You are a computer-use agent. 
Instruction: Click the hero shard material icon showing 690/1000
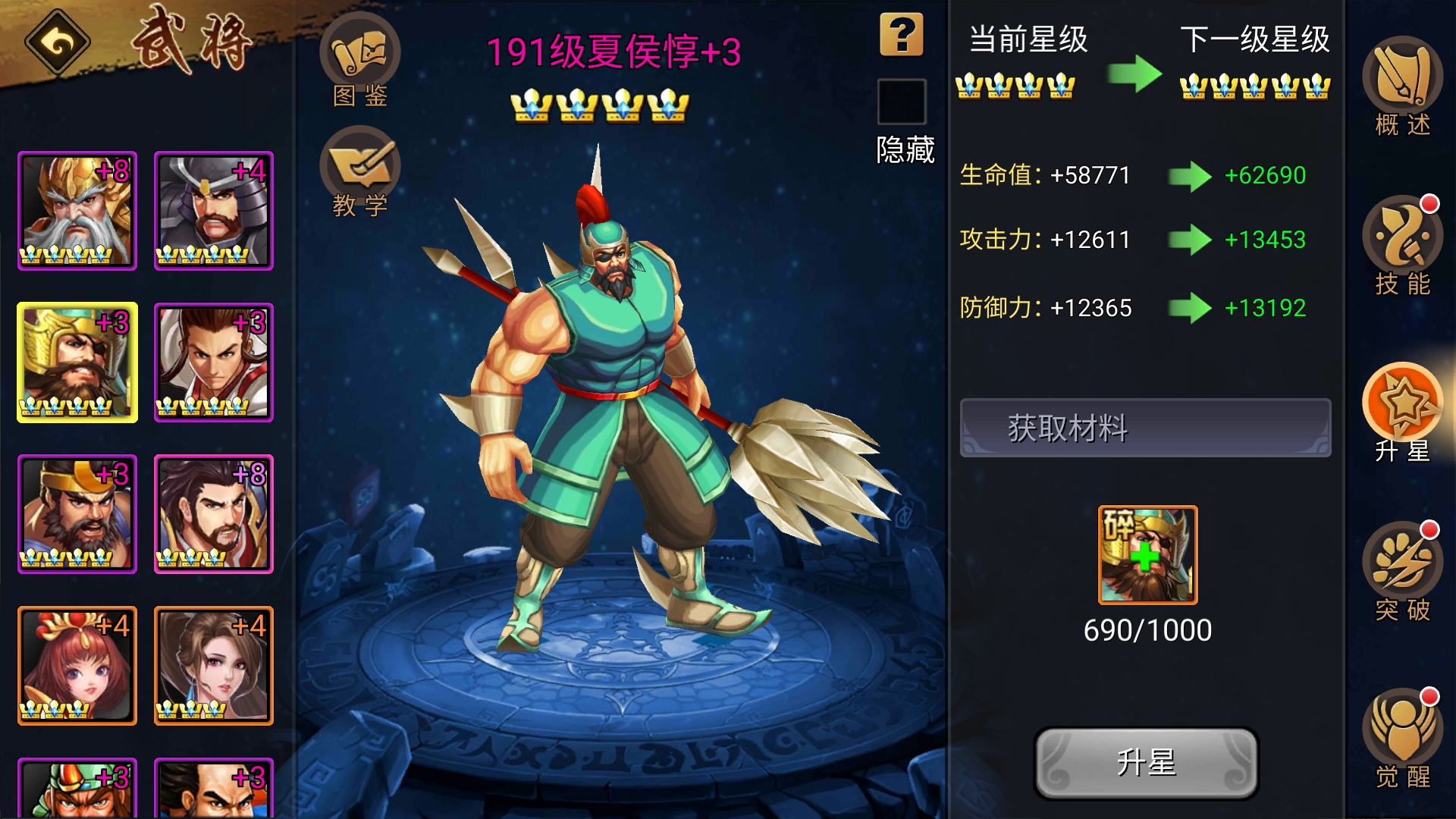tap(1147, 554)
